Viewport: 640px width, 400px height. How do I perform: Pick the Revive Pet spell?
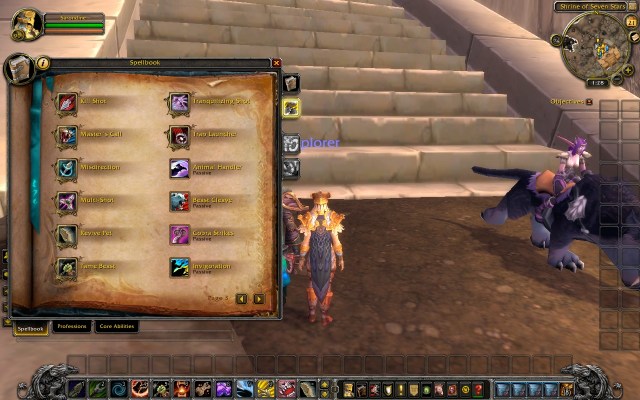coord(67,234)
